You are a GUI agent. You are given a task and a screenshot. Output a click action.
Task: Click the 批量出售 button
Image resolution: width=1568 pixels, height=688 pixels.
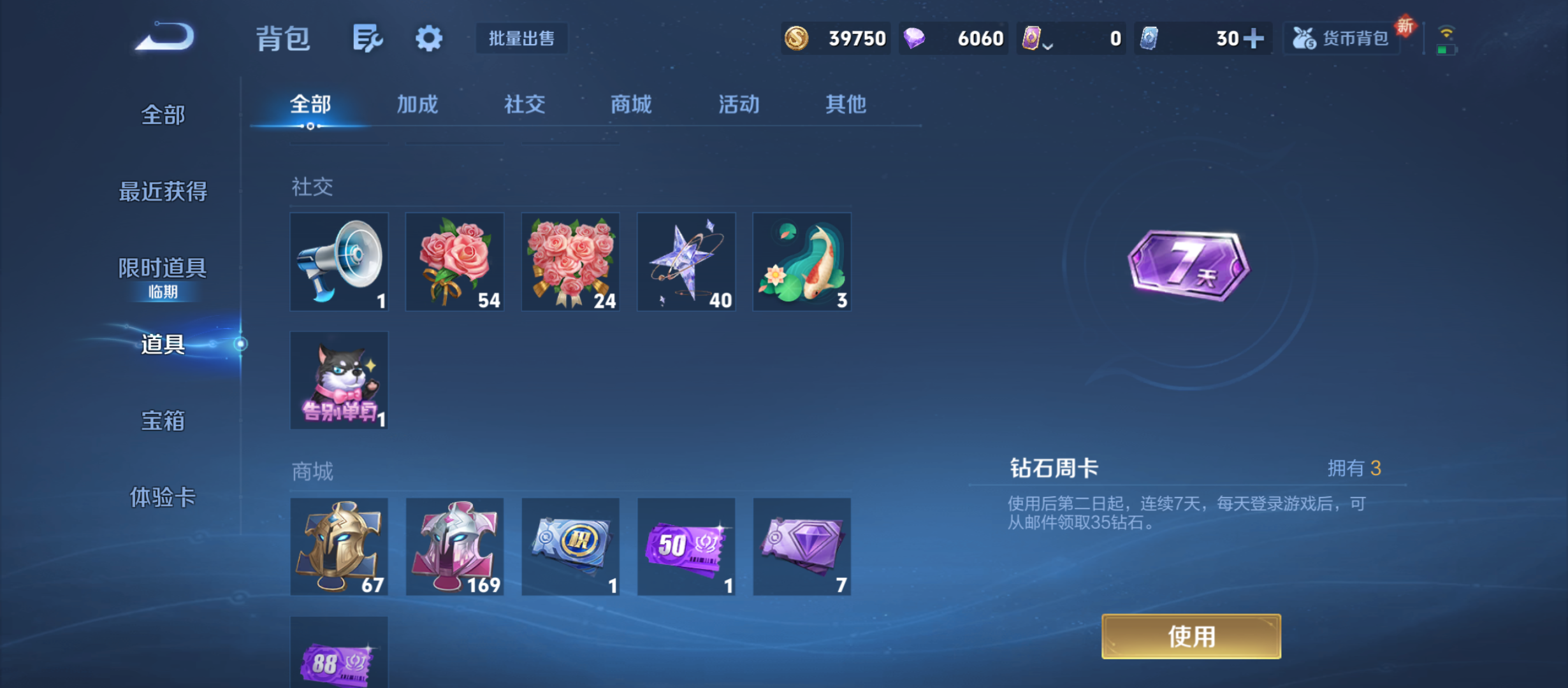[521, 38]
